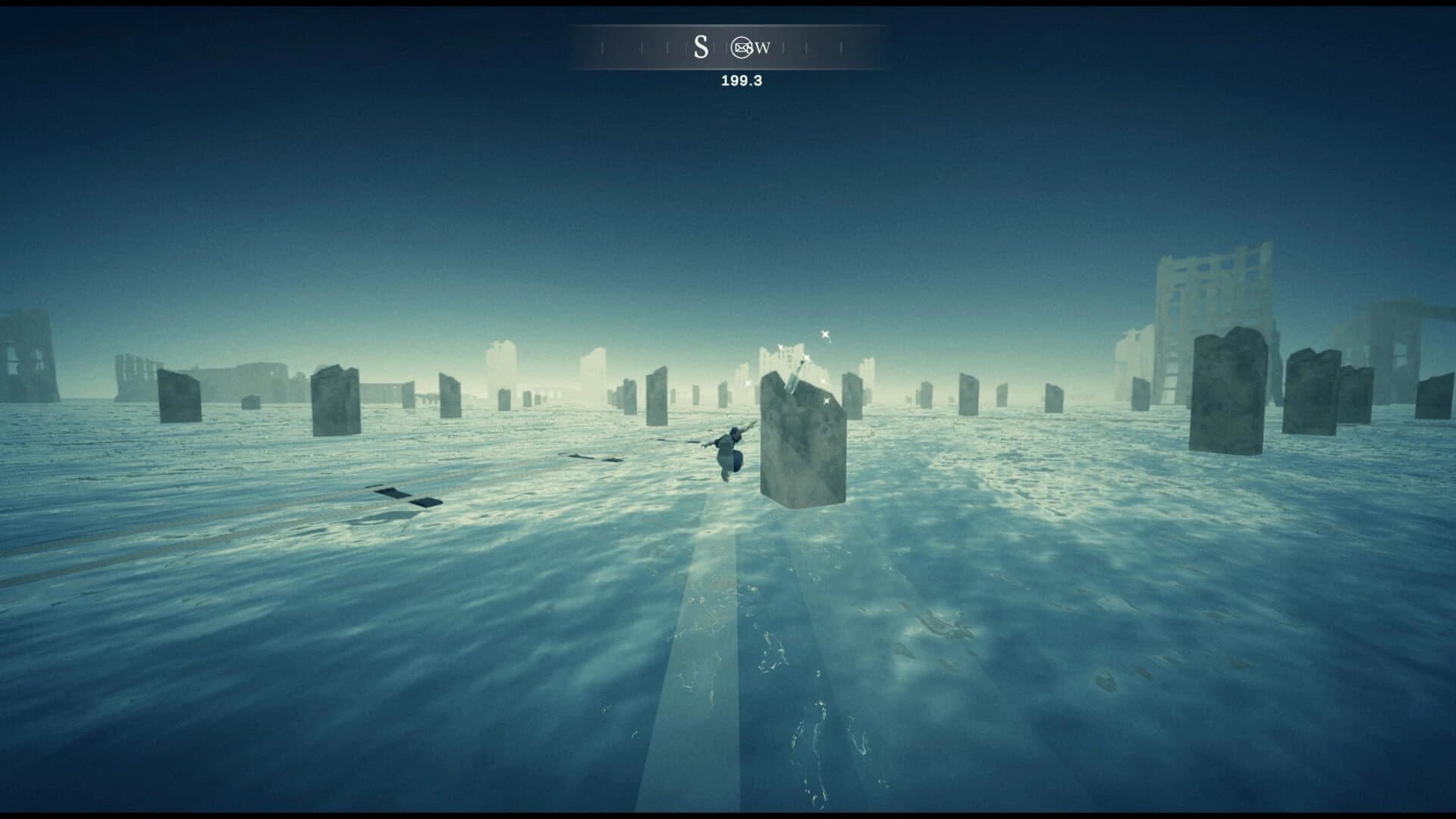Click the topmost sparkle in the sky
The width and height of the screenshot is (1456, 819).
click(x=824, y=335)
